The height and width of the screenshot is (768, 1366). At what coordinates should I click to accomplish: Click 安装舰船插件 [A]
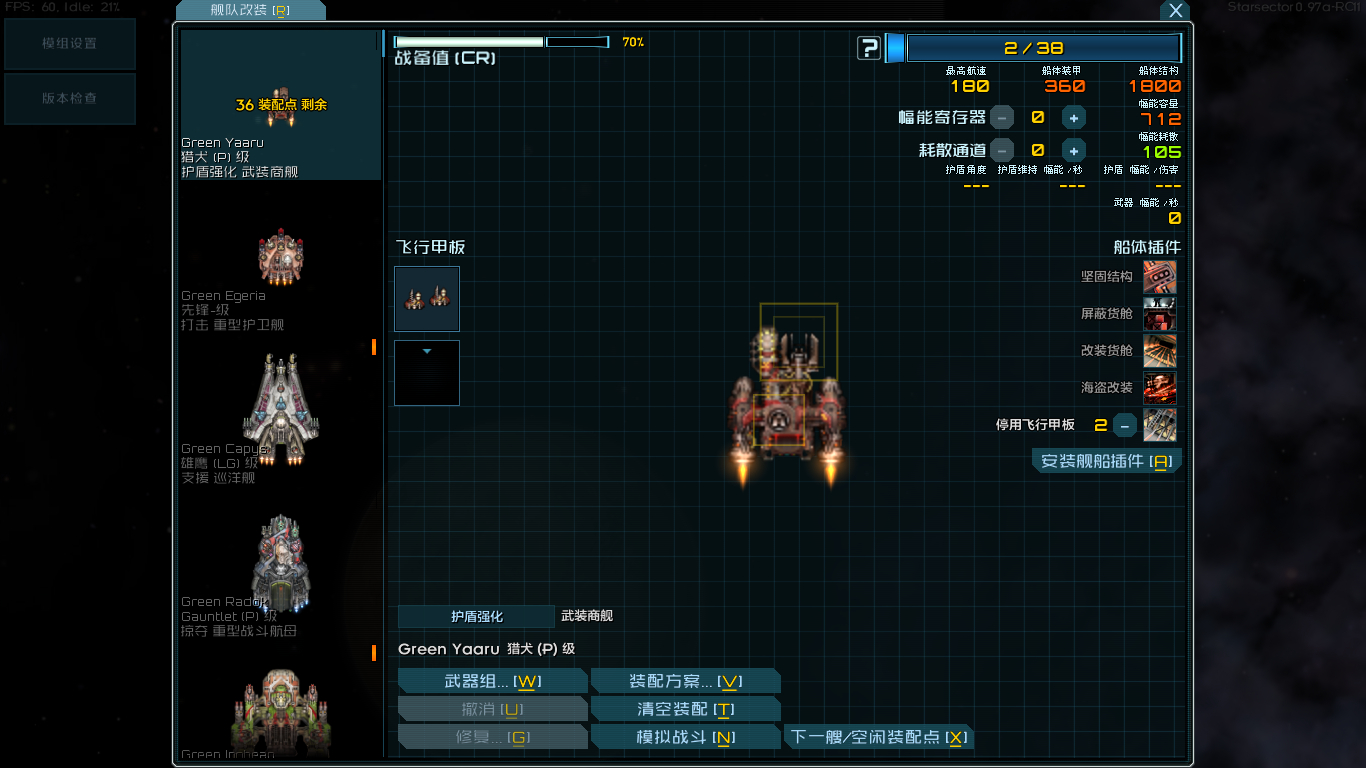coord(1106,460)
